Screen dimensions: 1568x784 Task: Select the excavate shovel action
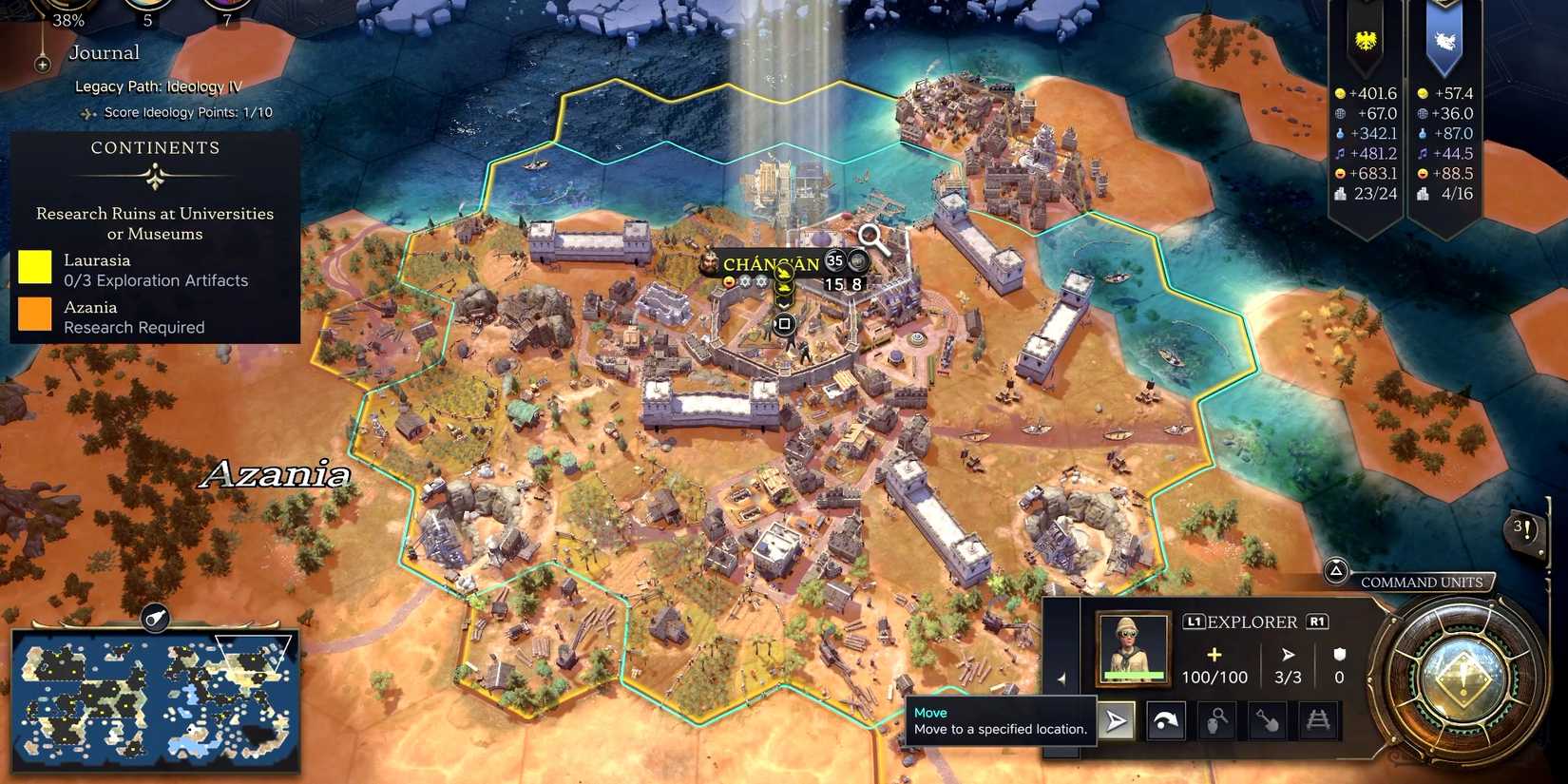1265,720
